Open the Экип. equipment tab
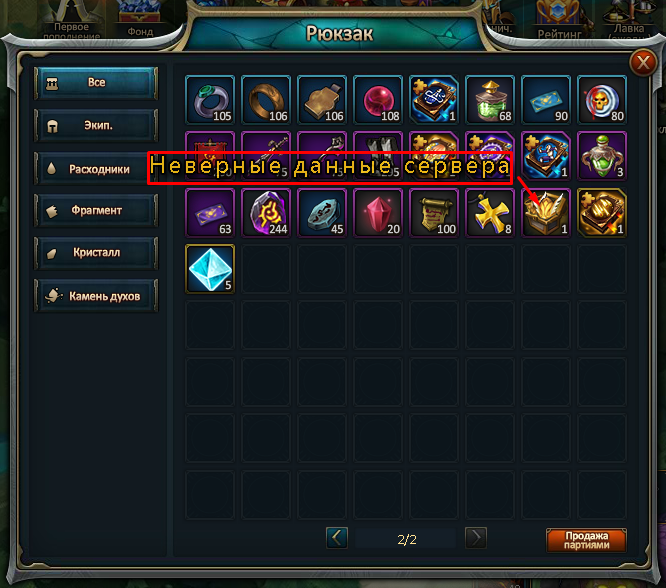Viewport: 666px width, 588px height. 96,127
